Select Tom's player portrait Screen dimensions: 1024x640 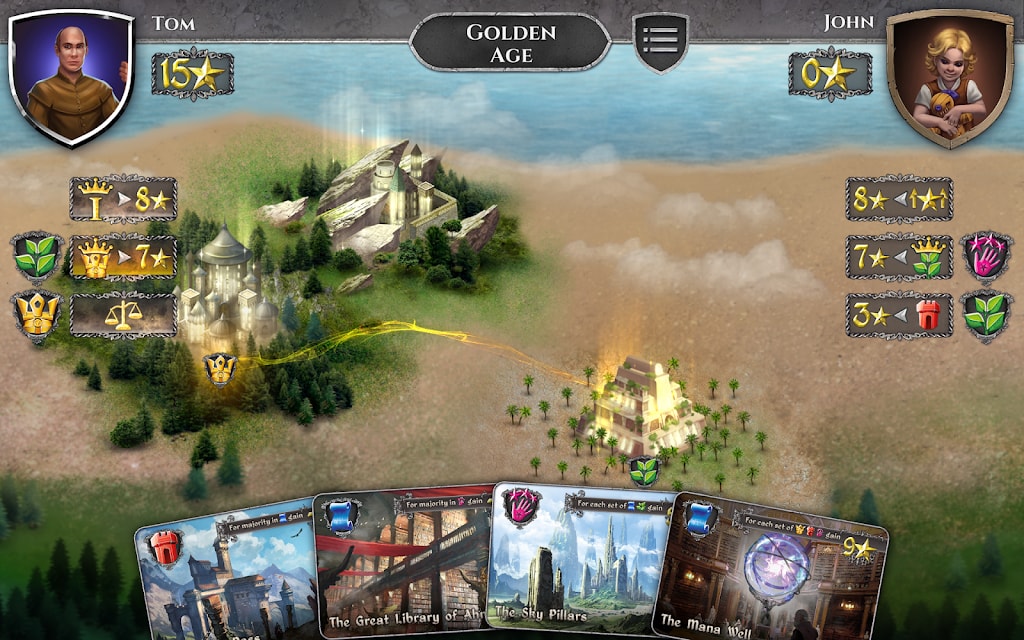coord(70,75)
